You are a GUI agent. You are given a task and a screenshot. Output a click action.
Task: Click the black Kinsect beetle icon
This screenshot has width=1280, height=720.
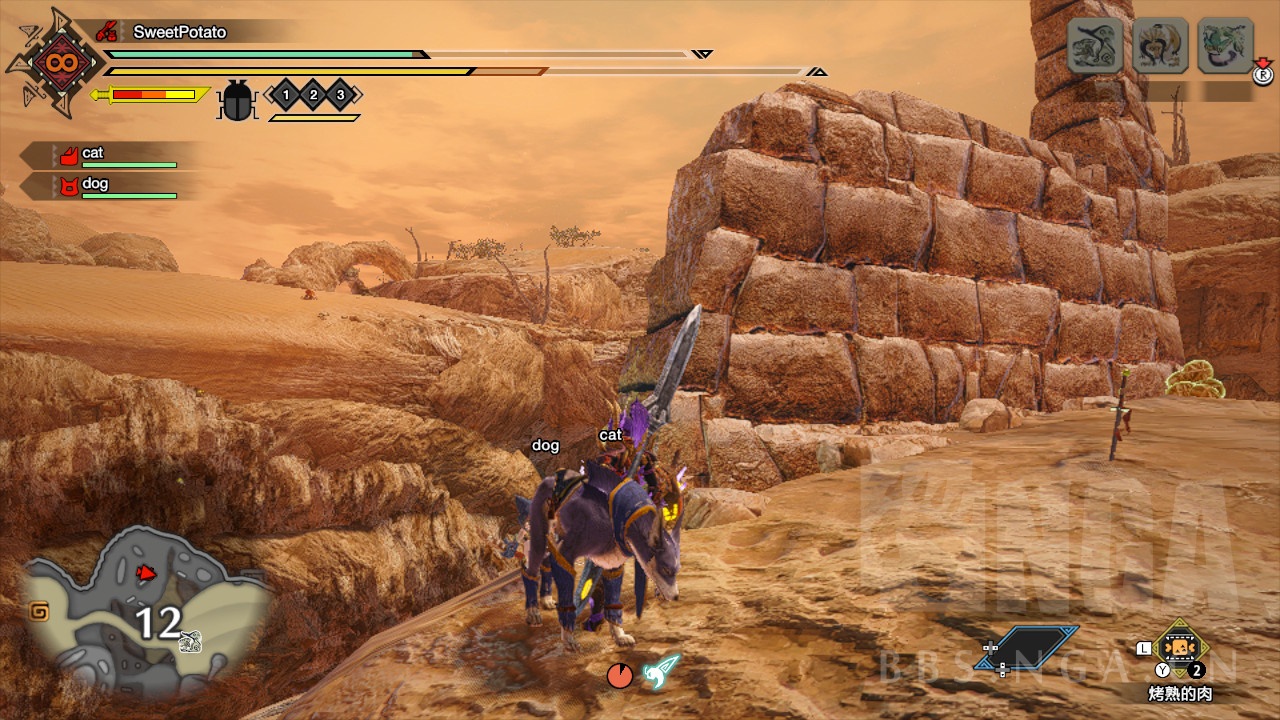[237, 100]
